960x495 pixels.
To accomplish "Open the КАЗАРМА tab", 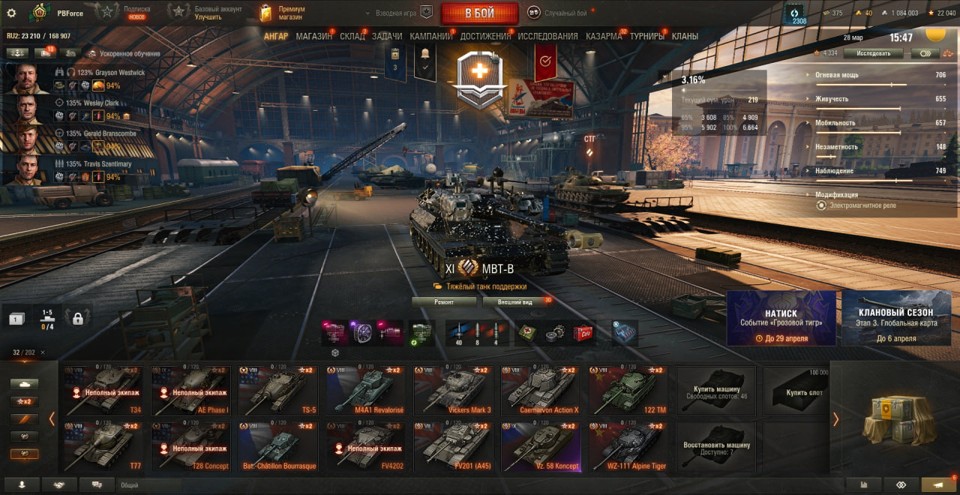I will click(604, 36).
